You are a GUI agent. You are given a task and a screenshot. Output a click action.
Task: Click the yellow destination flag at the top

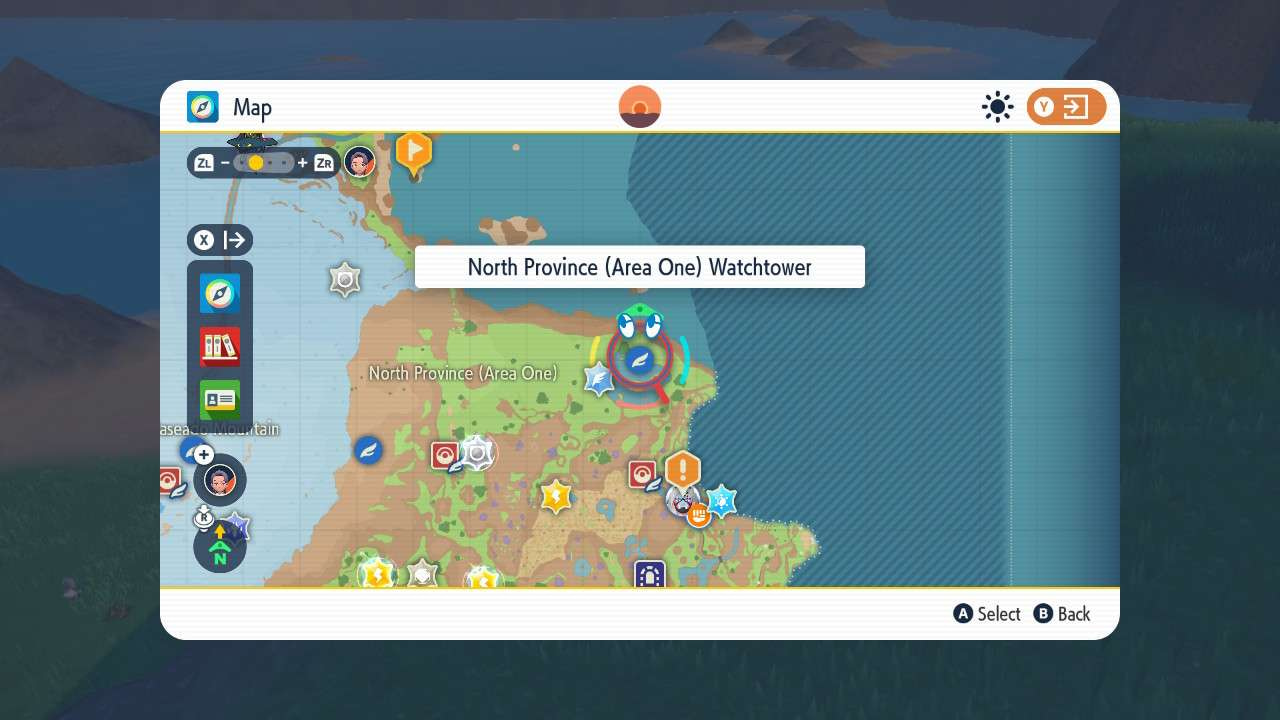415,150
